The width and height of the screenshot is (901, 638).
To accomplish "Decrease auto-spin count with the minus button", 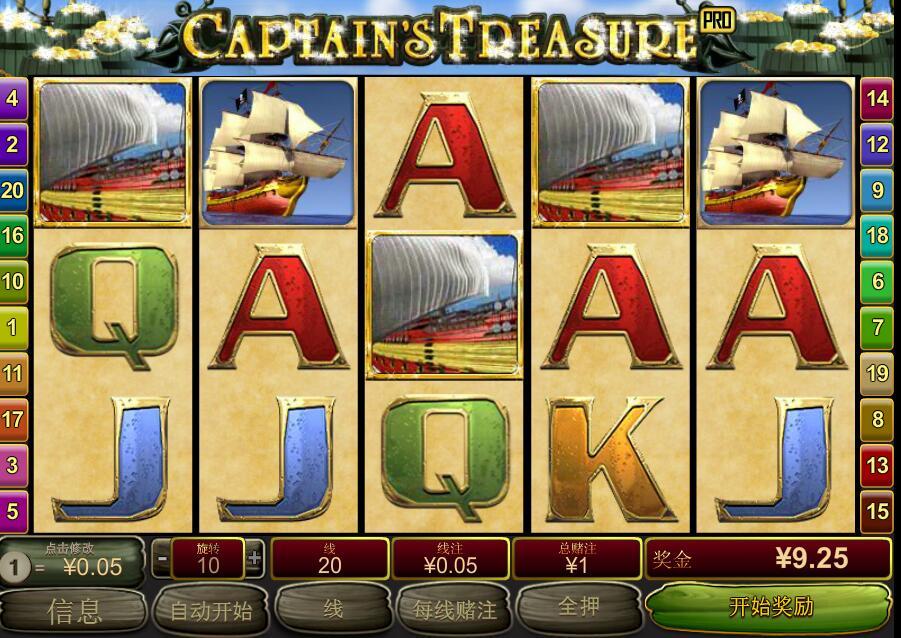I will (x=161, y=558).
